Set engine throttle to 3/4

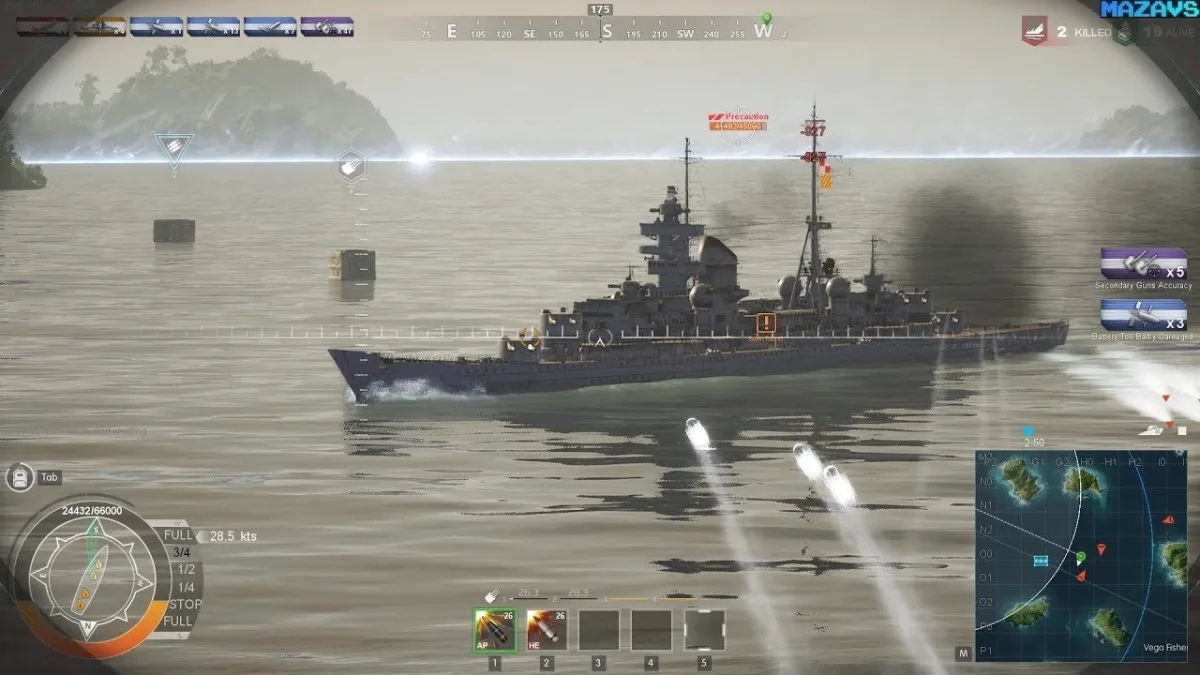(181, 552)
